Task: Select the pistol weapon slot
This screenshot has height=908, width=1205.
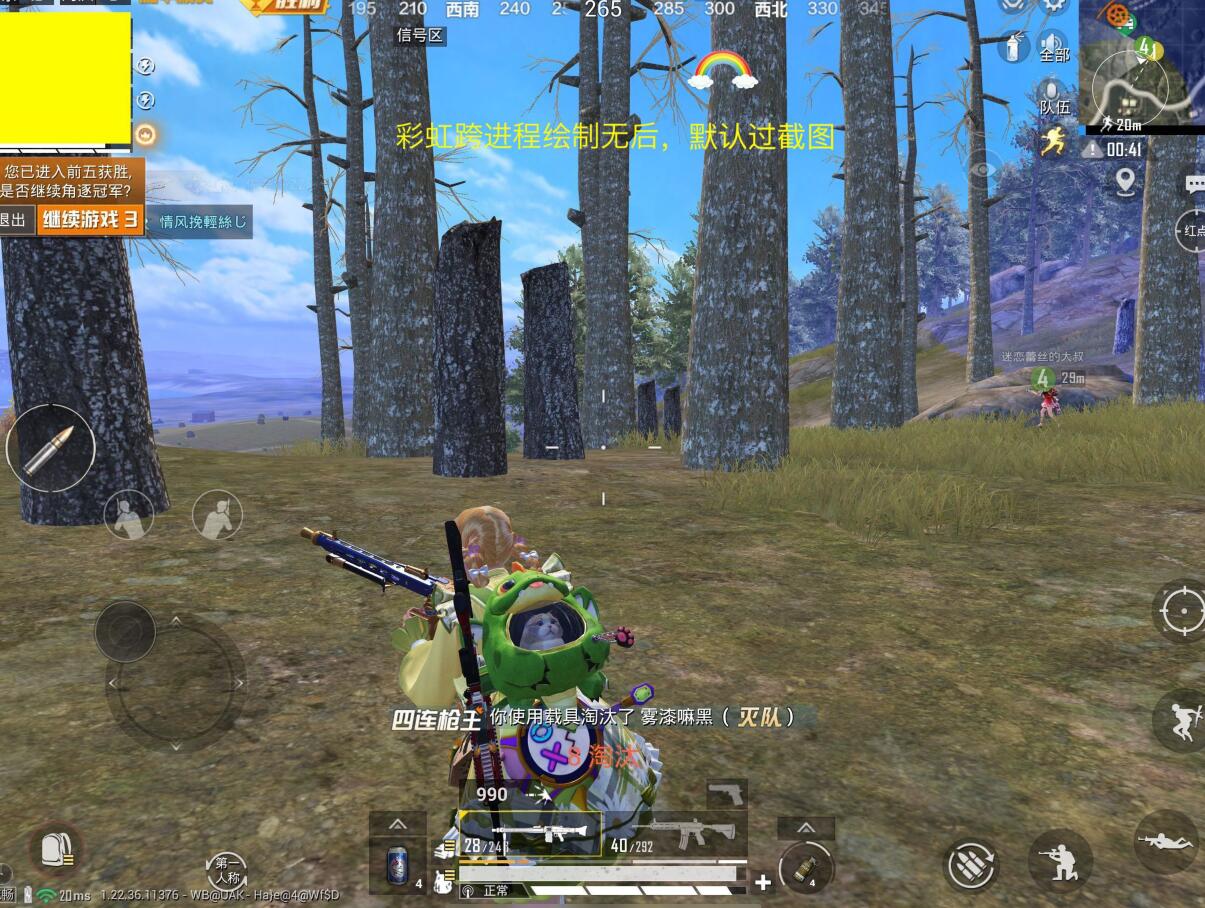Action: (727, 794)
